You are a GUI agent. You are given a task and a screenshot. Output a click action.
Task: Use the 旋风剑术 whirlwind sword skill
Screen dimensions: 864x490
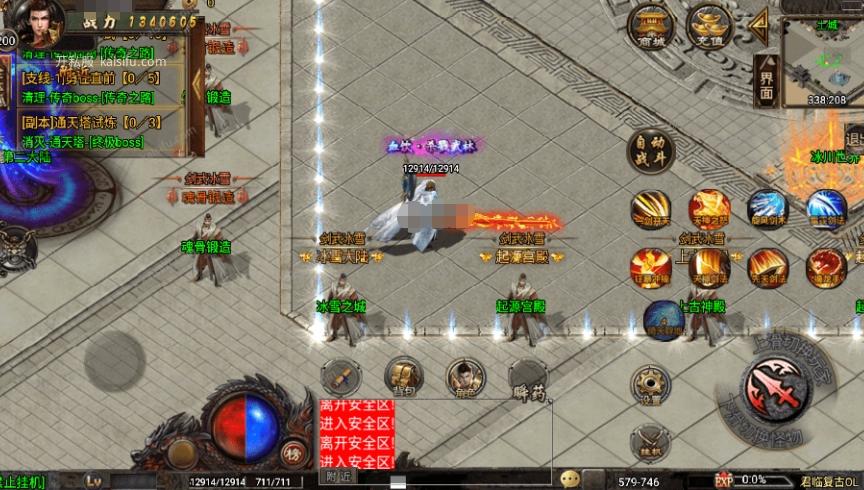(767, 210)
